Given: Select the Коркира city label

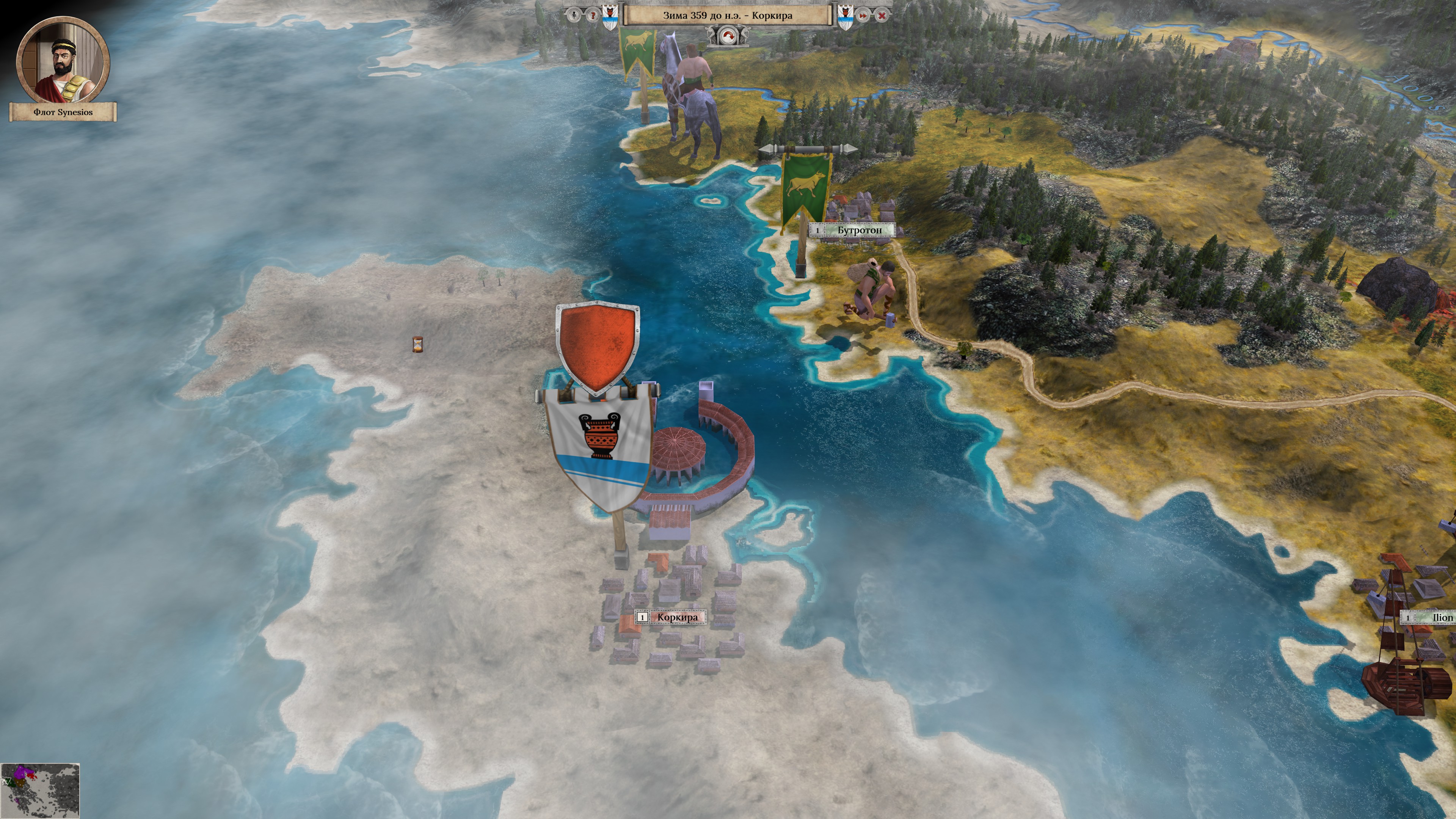Looking at the screenshot, I should pyautogui.click(x=676, y=617).
